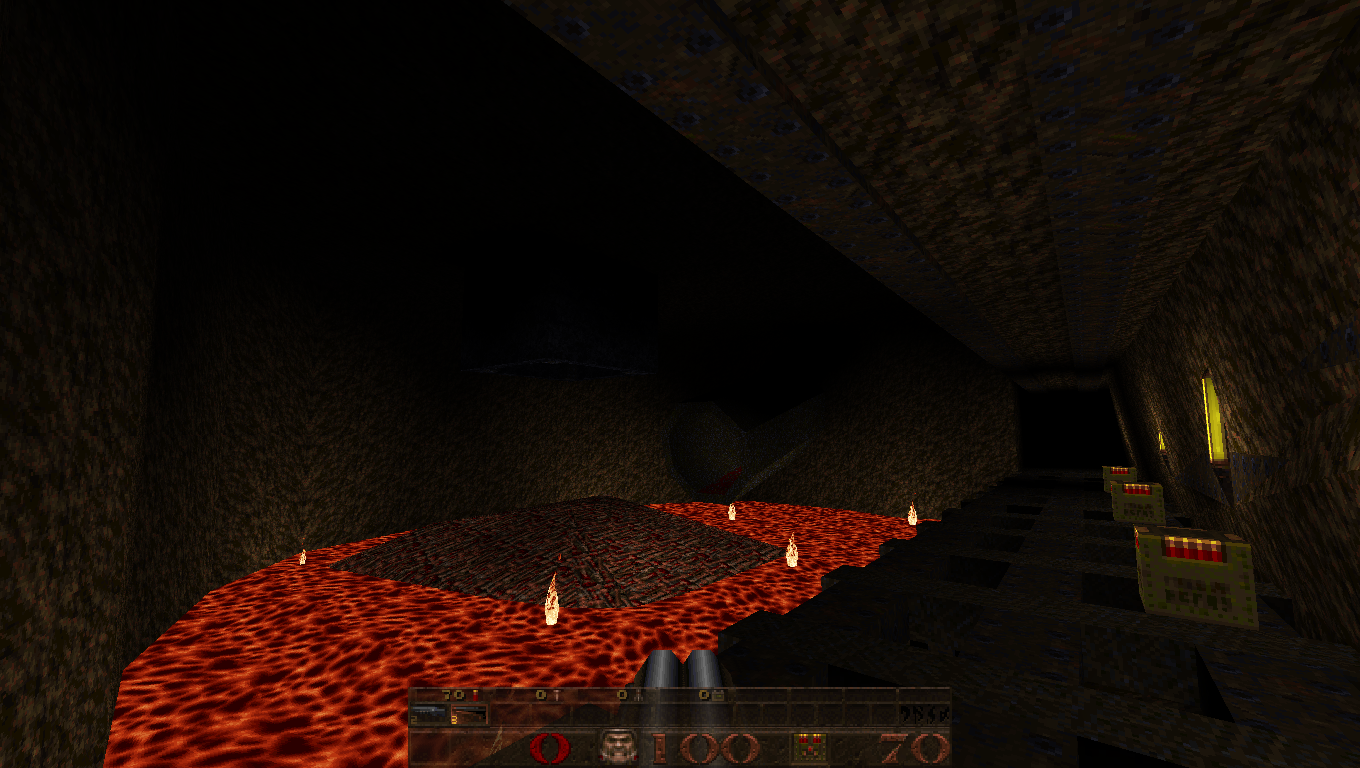Select the shotgun weapon slot

(428, 714)
